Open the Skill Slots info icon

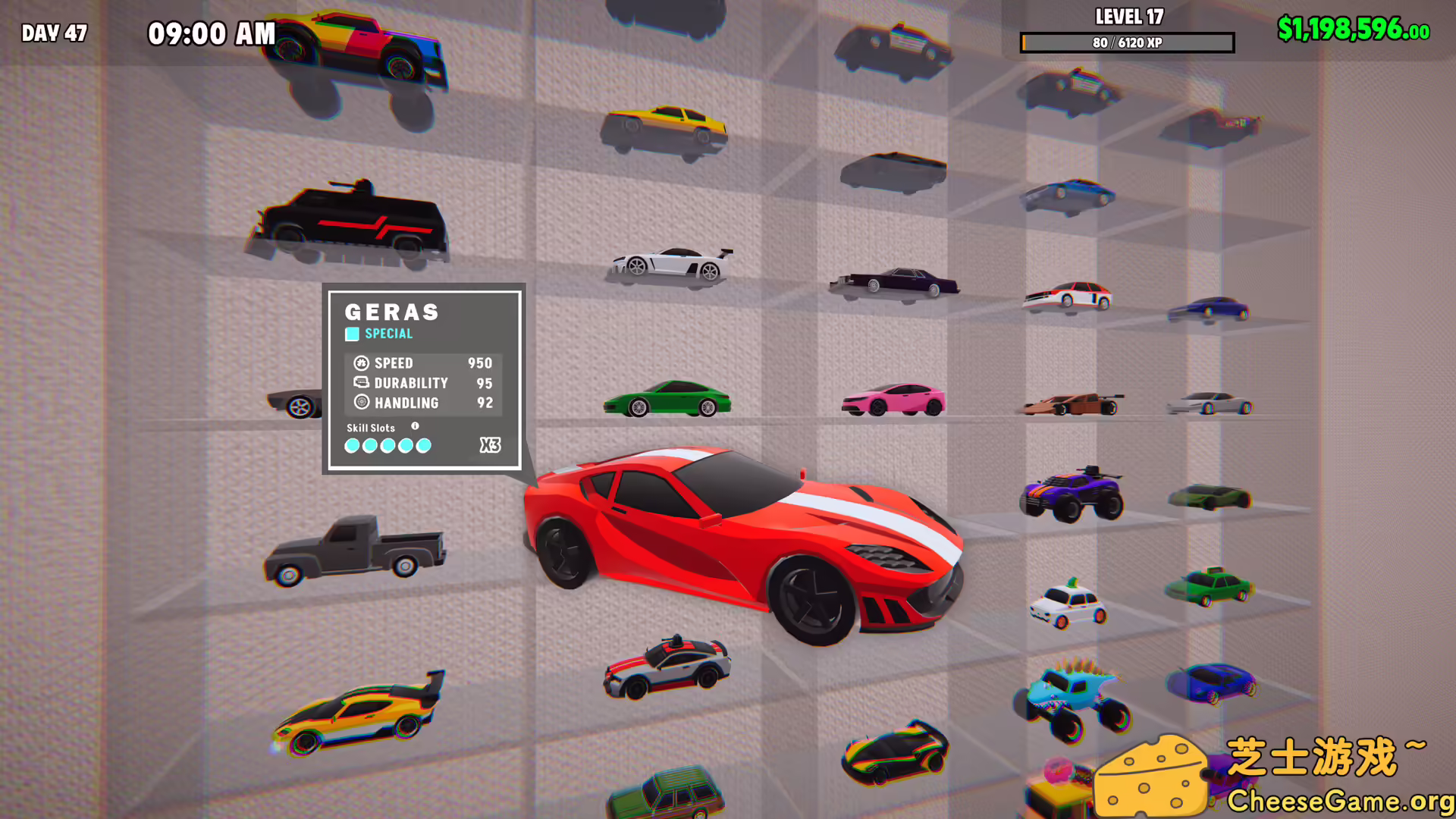pos(415,426)
